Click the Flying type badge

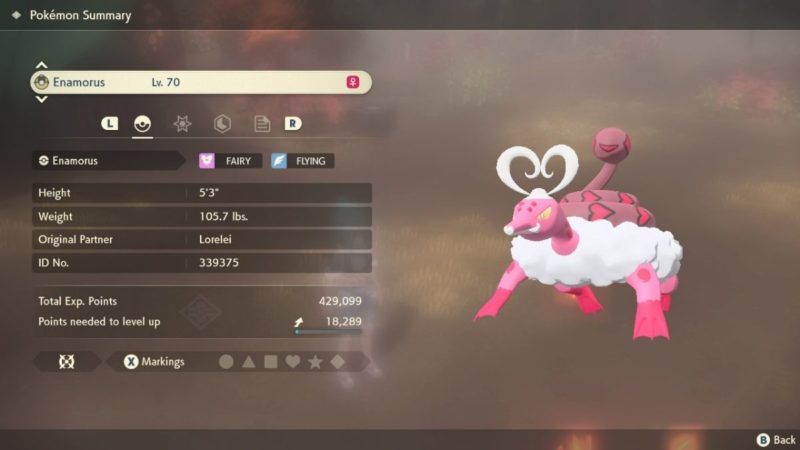(302, 160)
